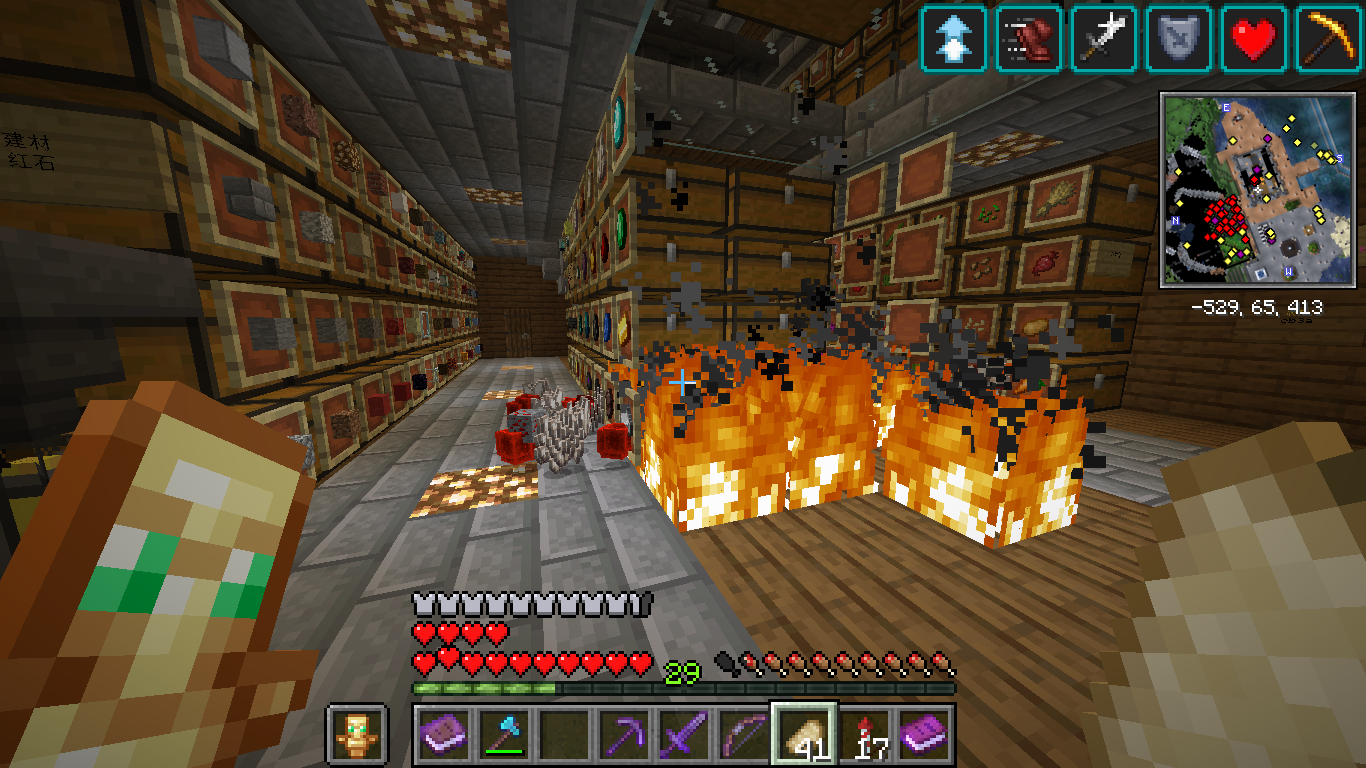1366x768 pixels.
Task: Select the first enchanted book slot
Action: [443, 735]
